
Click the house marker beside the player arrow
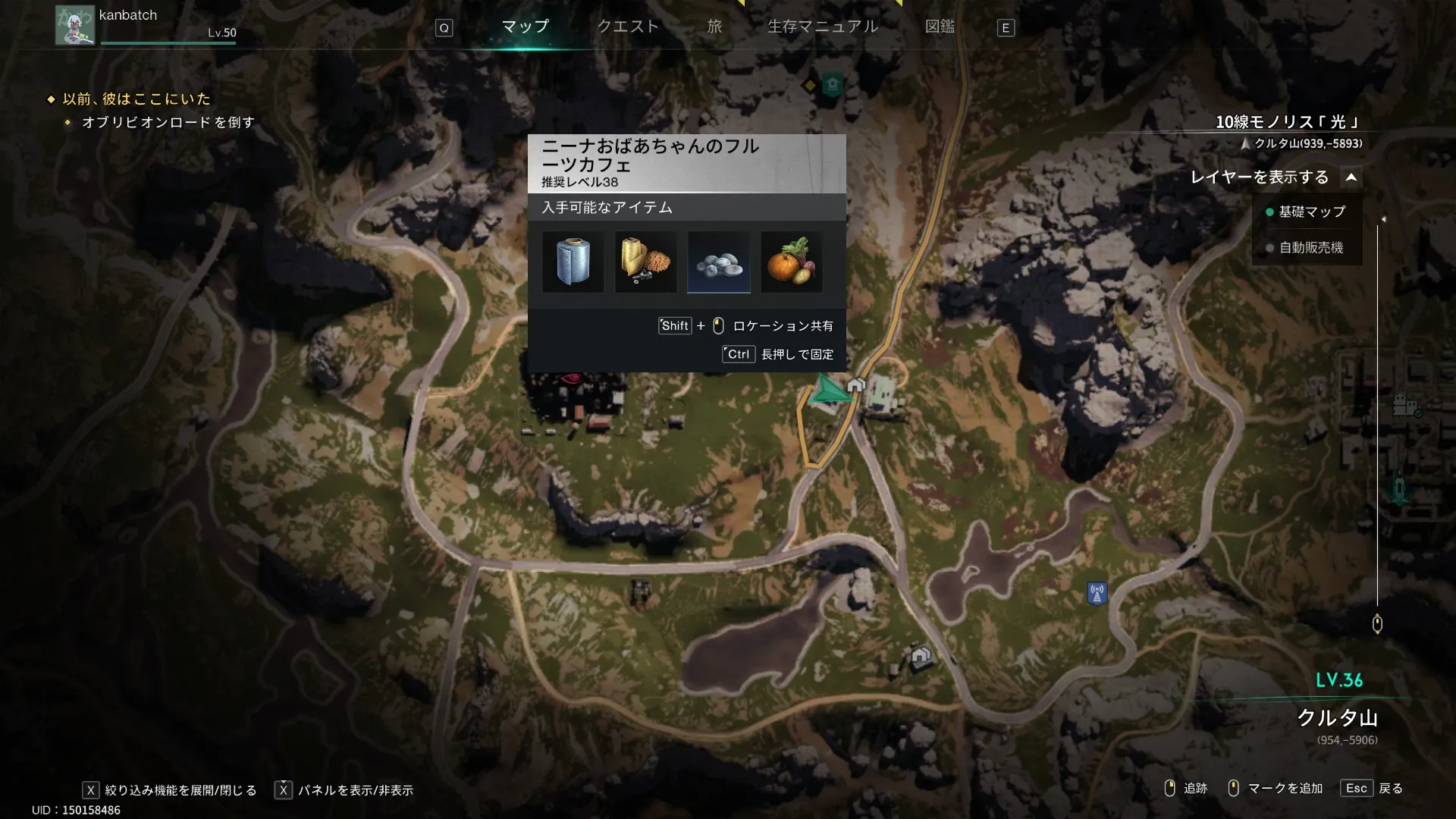(856, 385)
